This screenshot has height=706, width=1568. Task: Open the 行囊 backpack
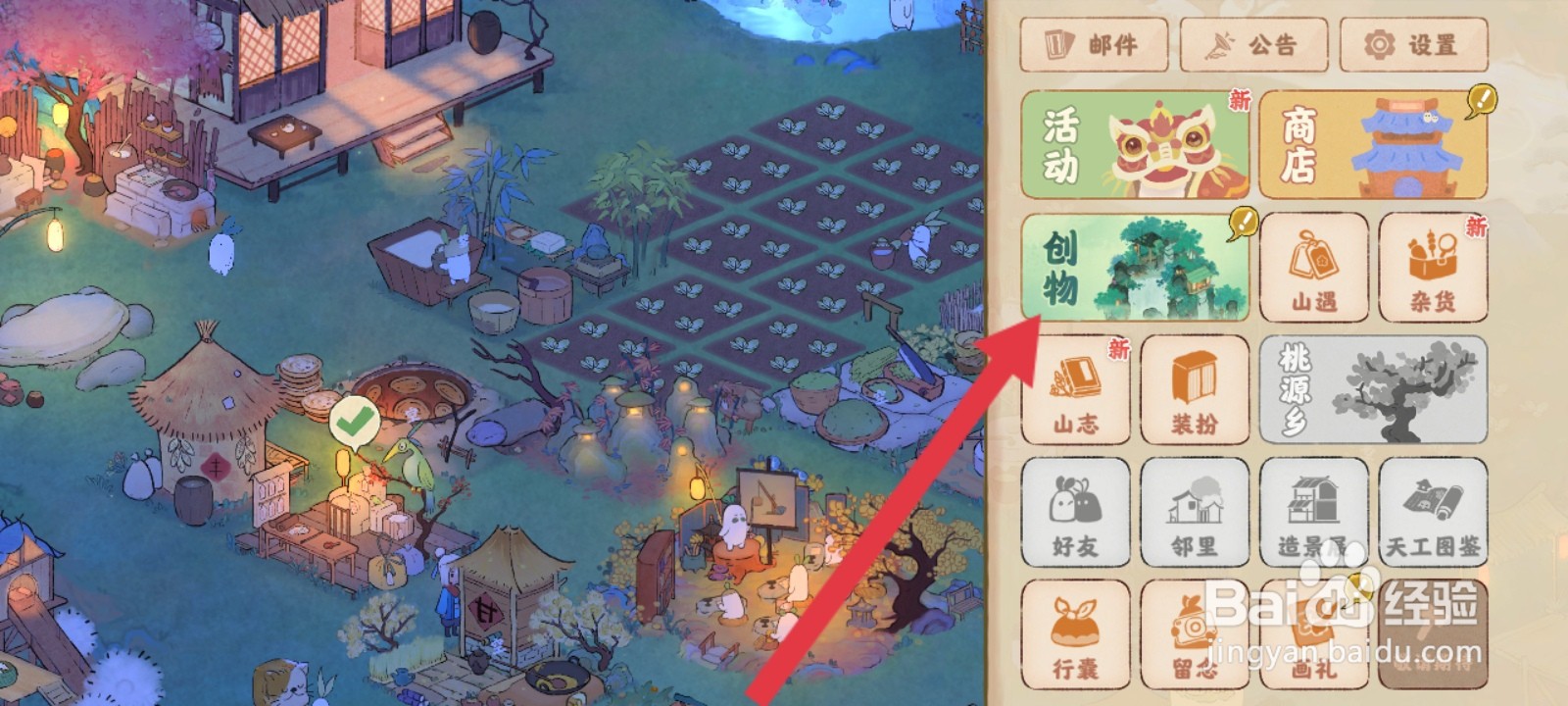1075,632
